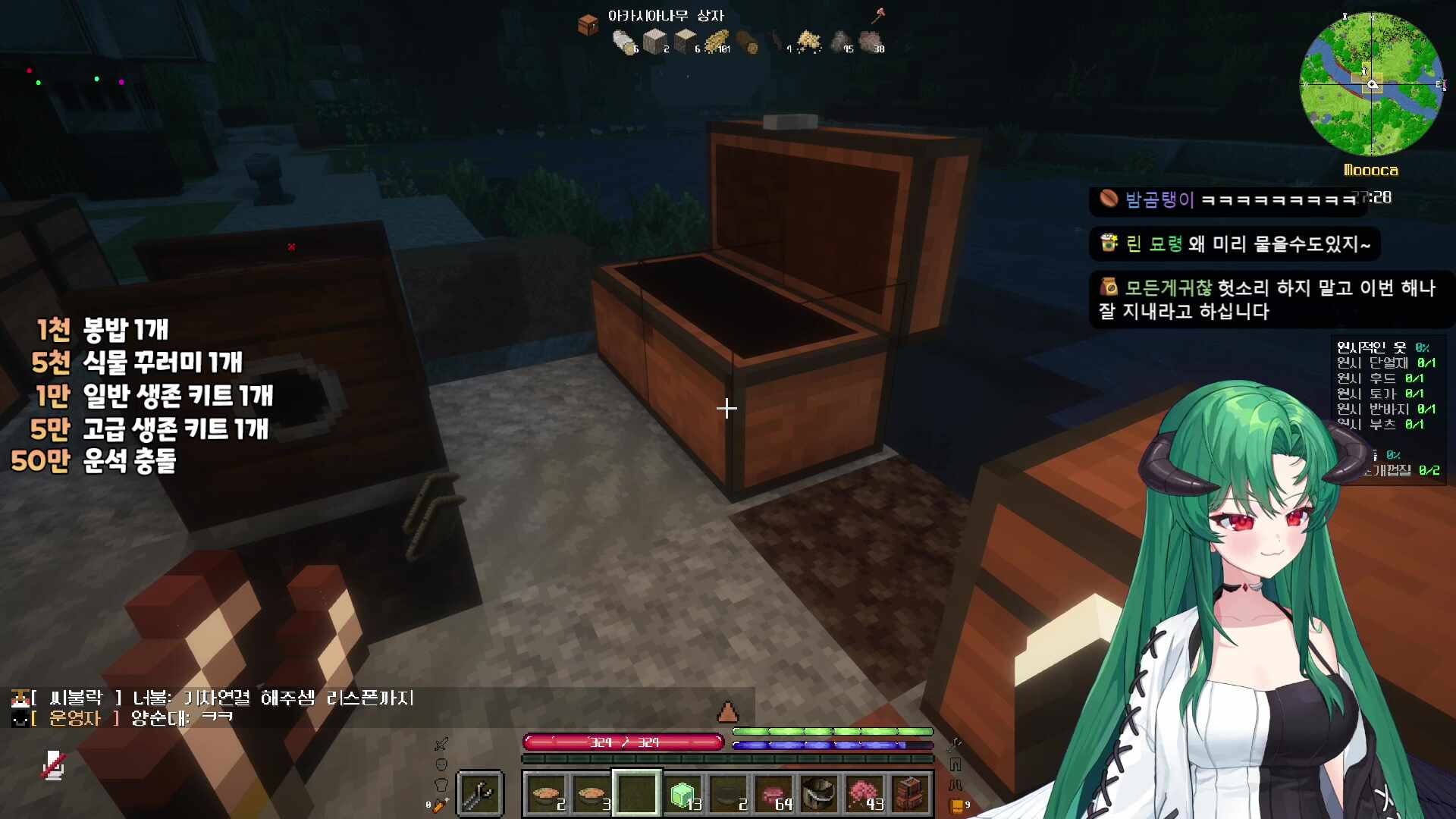Choose the dark empty bowl slot
The width and height of the screenshot is (1456, 819).
coord(728,794)
